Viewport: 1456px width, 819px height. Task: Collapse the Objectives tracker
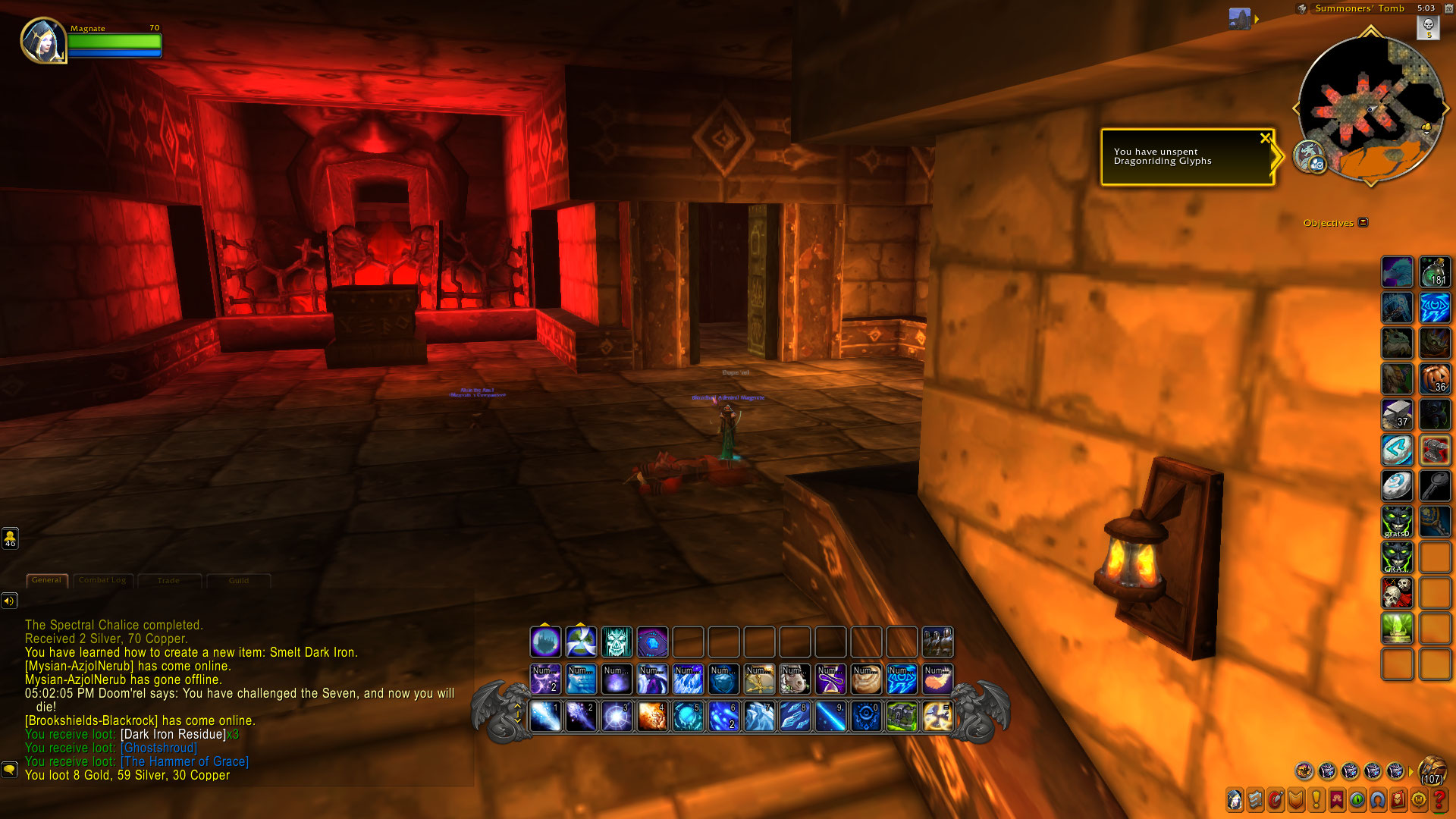(1363, 222)
